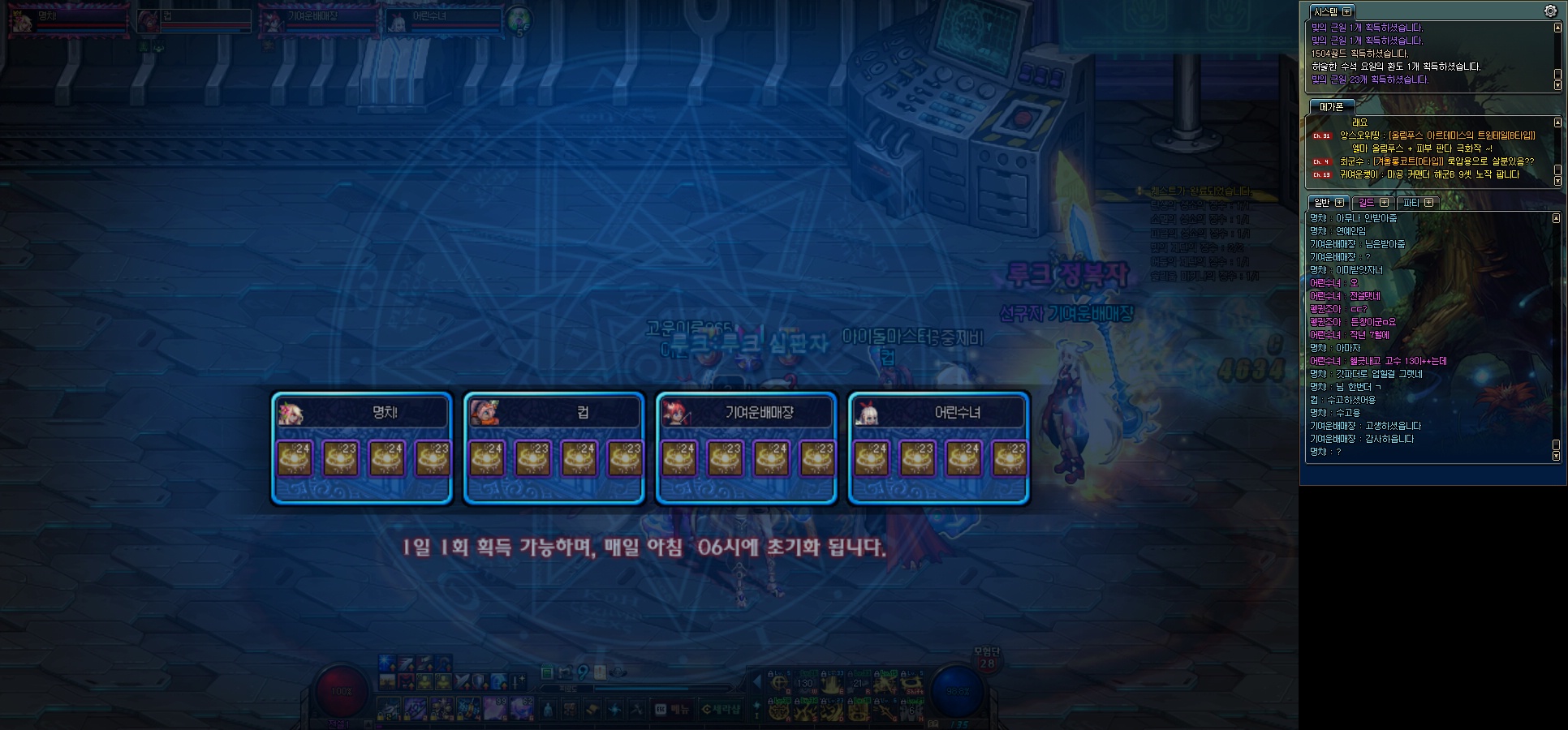
Task: Open chat settings with the gear icon
Action: (1550, 11)
